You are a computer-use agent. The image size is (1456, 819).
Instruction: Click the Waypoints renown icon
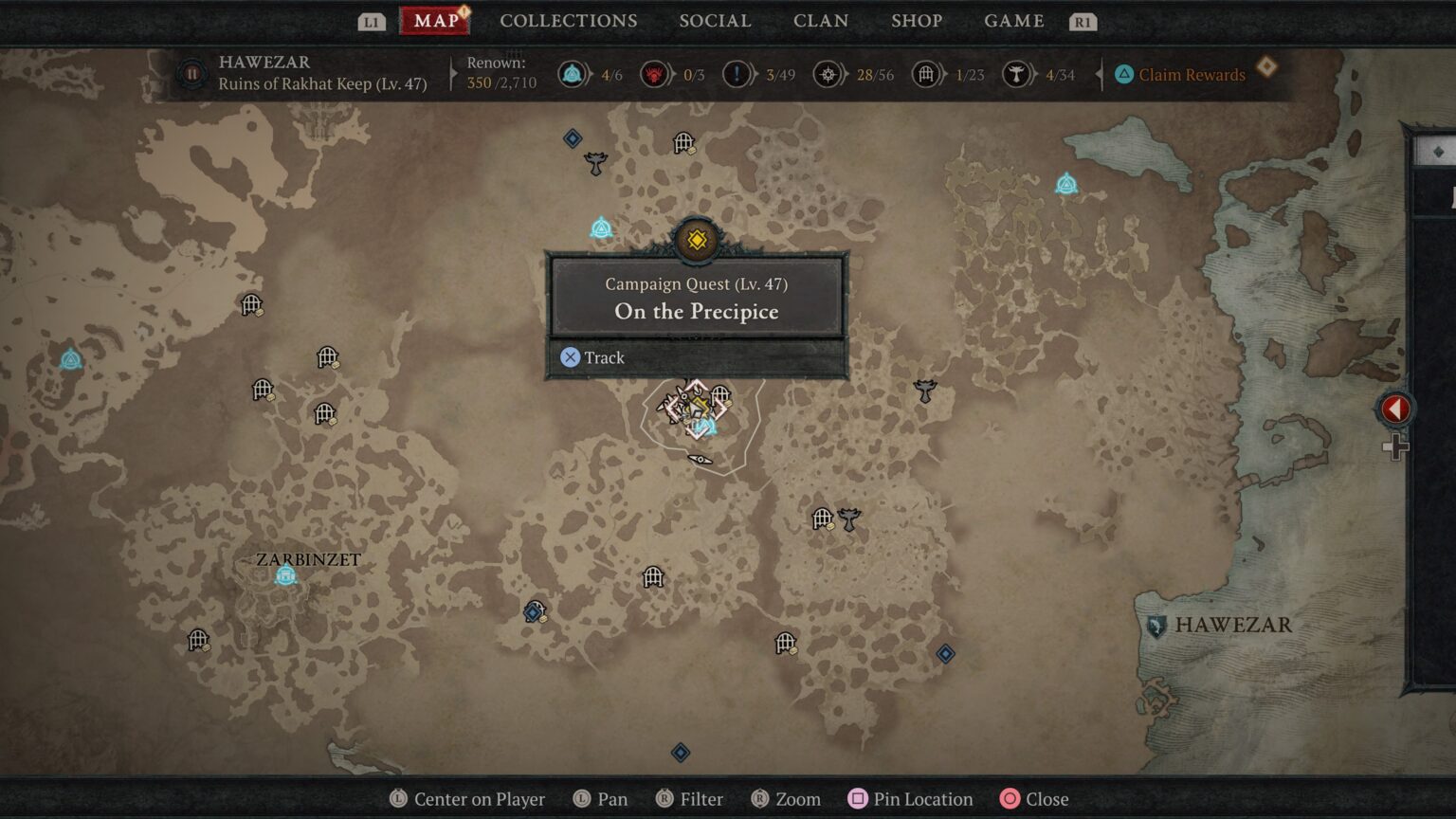(573, 73)
